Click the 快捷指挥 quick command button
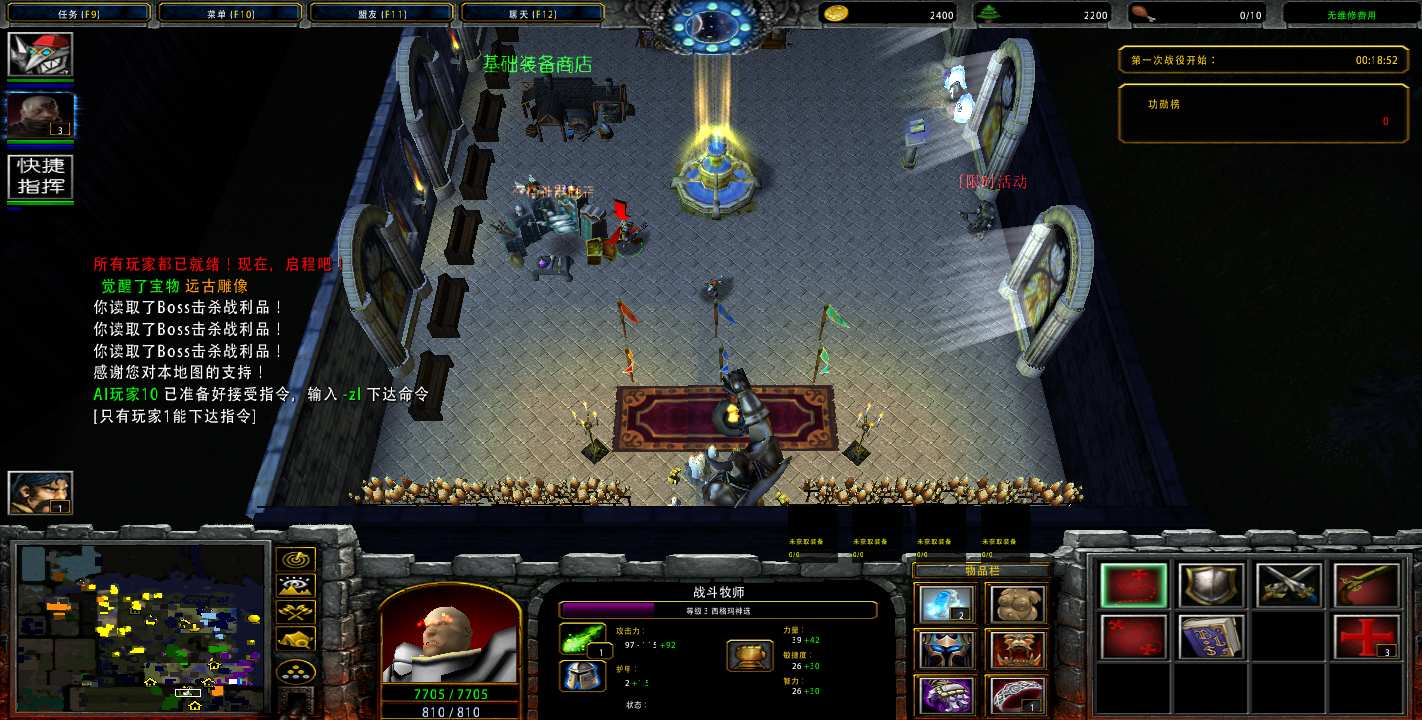The width and height of the screenshot is (1422, 720). pyautogui.click(x=40, y=177)
